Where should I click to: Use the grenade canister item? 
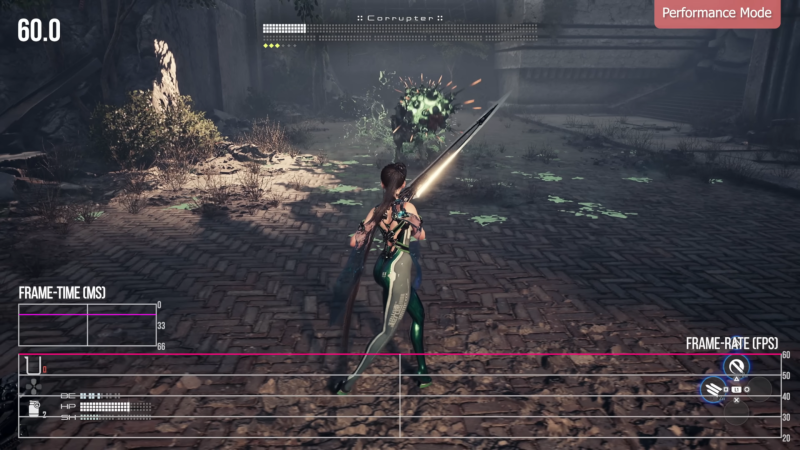coord(34,408)
